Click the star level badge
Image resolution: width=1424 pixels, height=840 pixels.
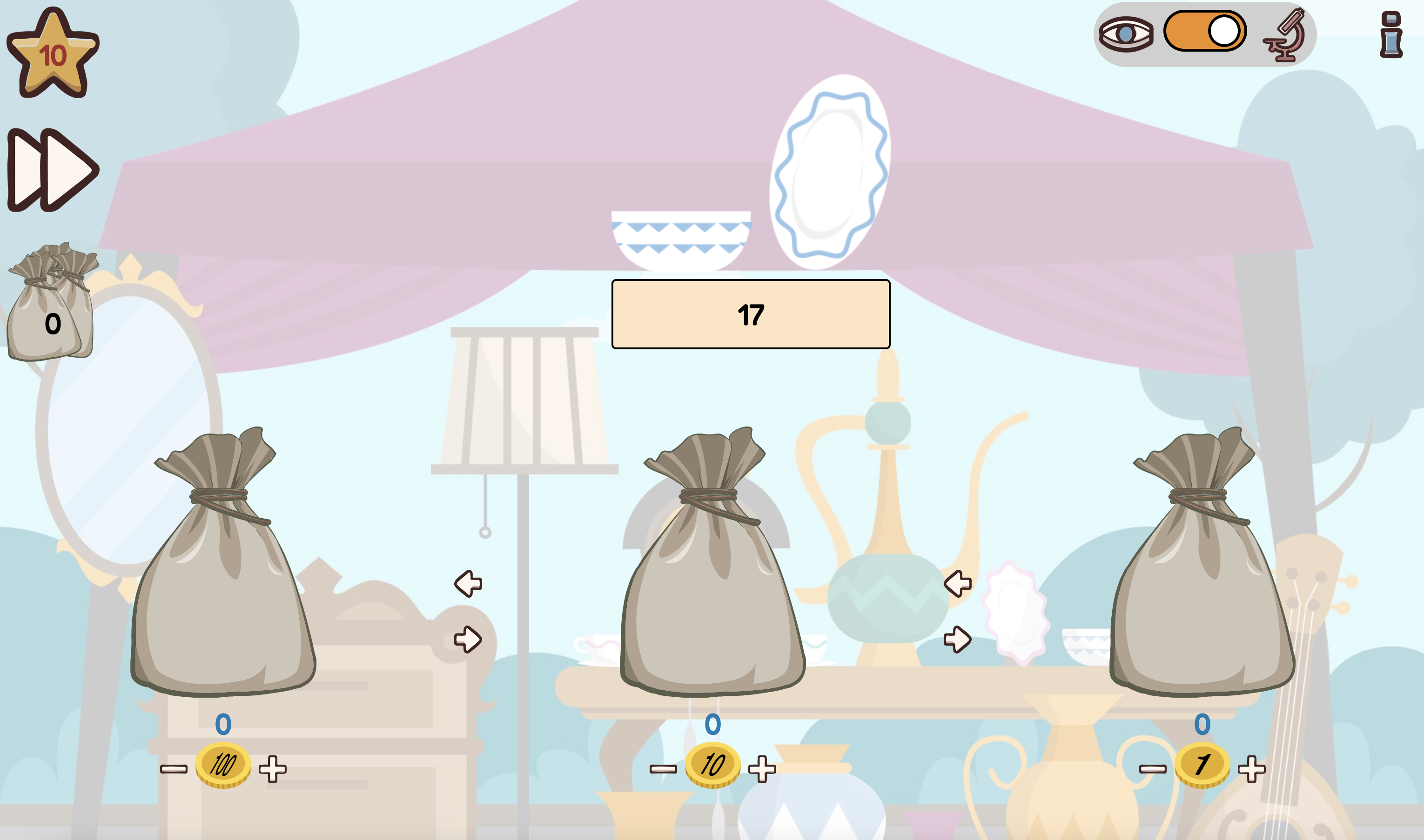(x=53, y=54)
